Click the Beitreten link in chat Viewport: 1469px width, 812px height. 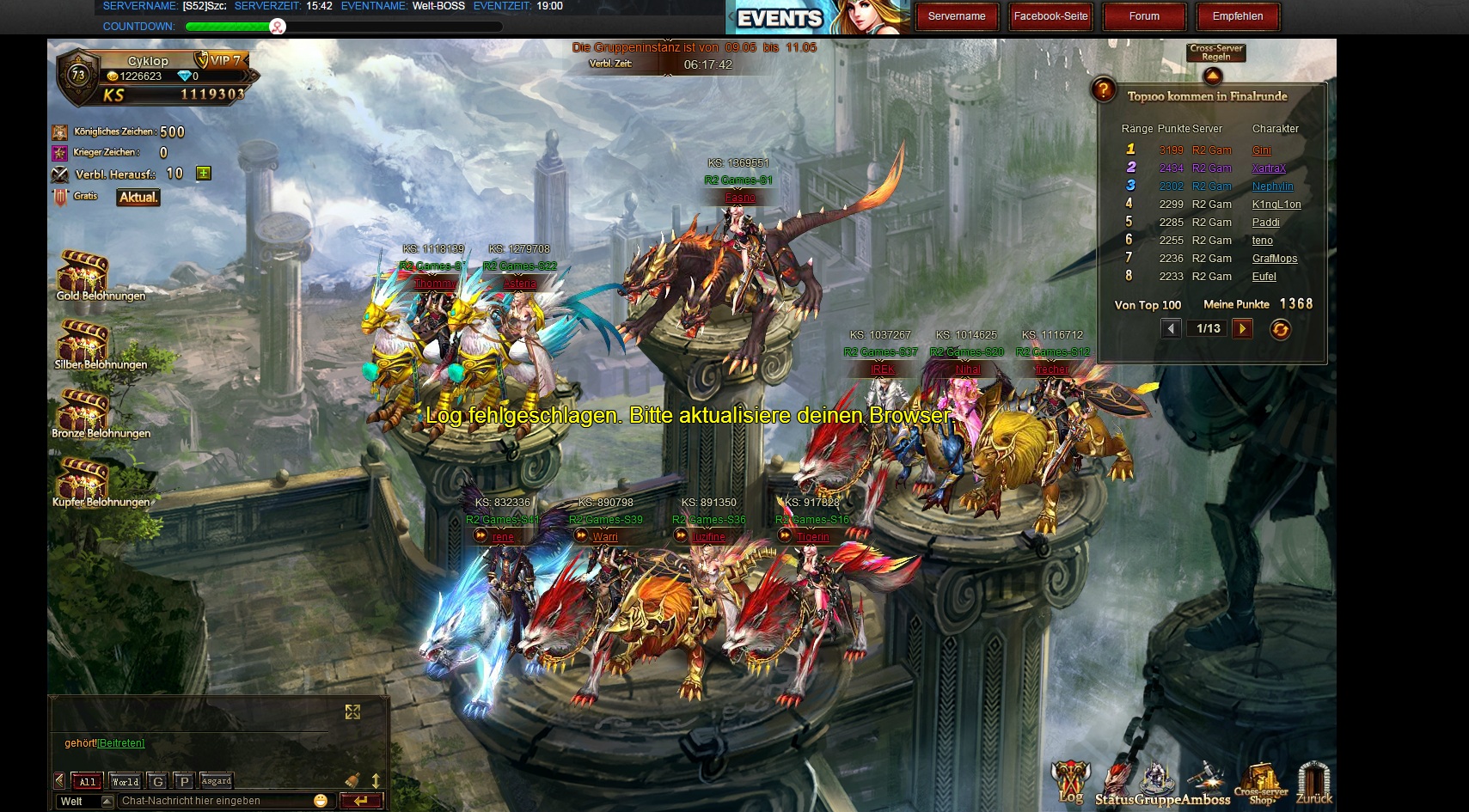121,743
